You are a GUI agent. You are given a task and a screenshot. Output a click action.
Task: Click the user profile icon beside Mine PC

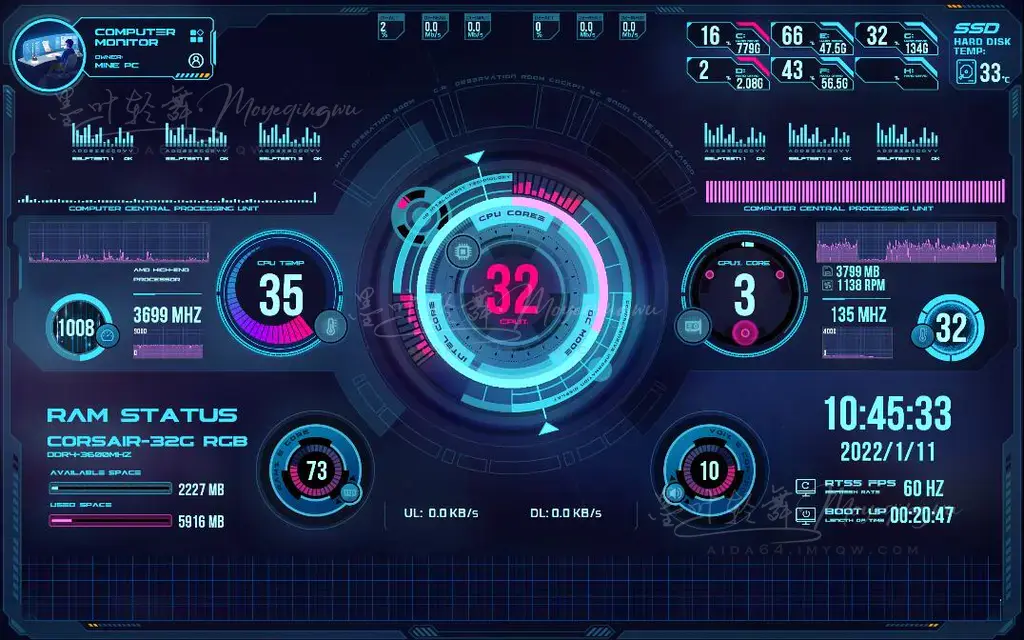pyautogui.click(x=196, y=60)
